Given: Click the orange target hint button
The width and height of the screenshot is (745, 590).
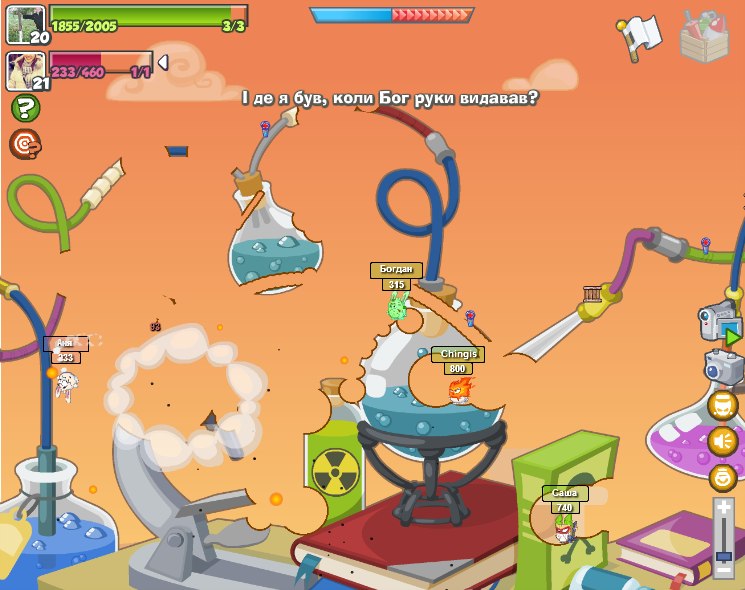Looking at the screenshot, I should (25, 144).
